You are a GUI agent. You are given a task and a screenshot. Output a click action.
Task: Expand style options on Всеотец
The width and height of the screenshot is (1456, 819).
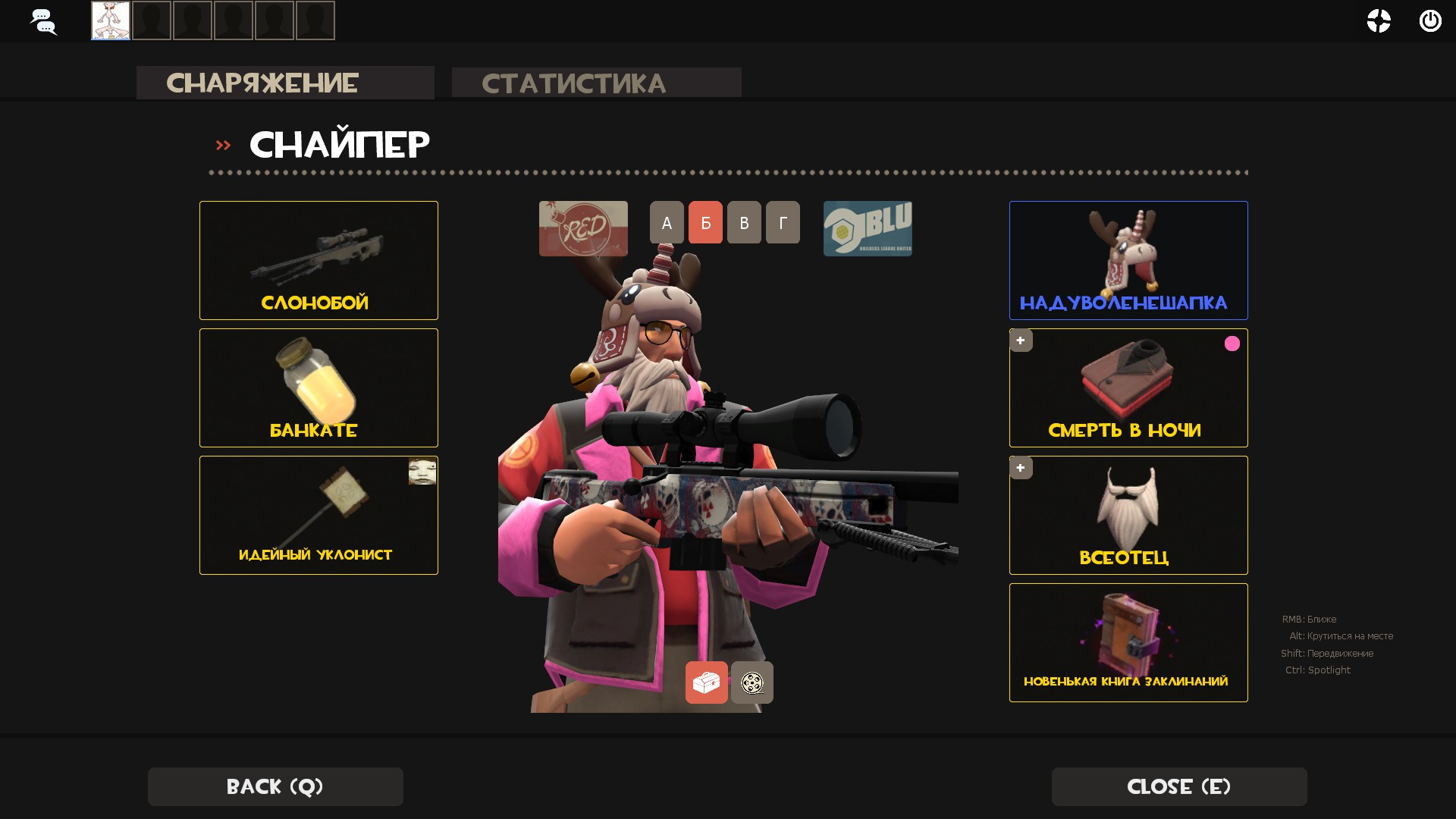point(1021,468)
